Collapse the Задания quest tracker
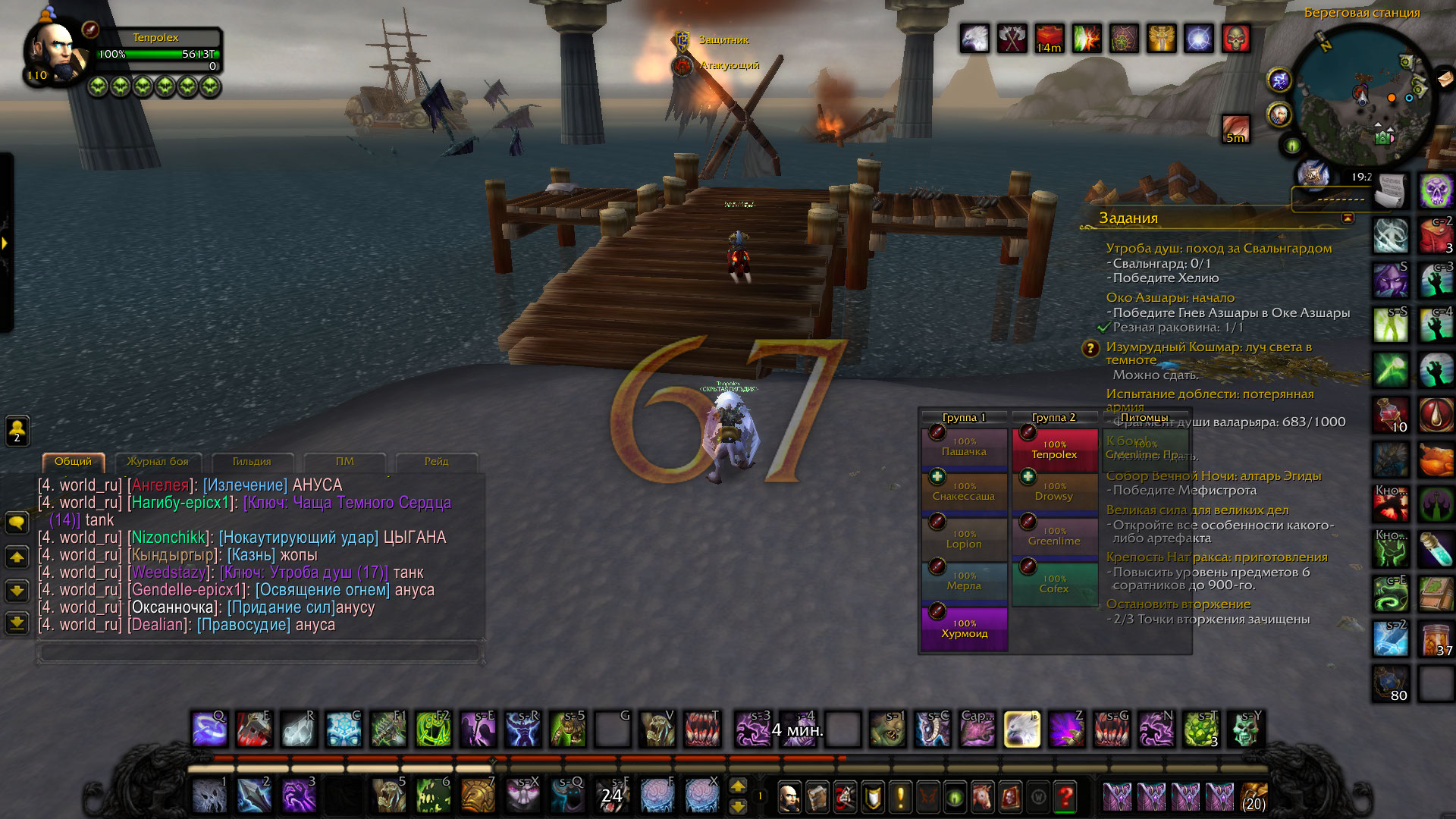 tap(1348, 218)
